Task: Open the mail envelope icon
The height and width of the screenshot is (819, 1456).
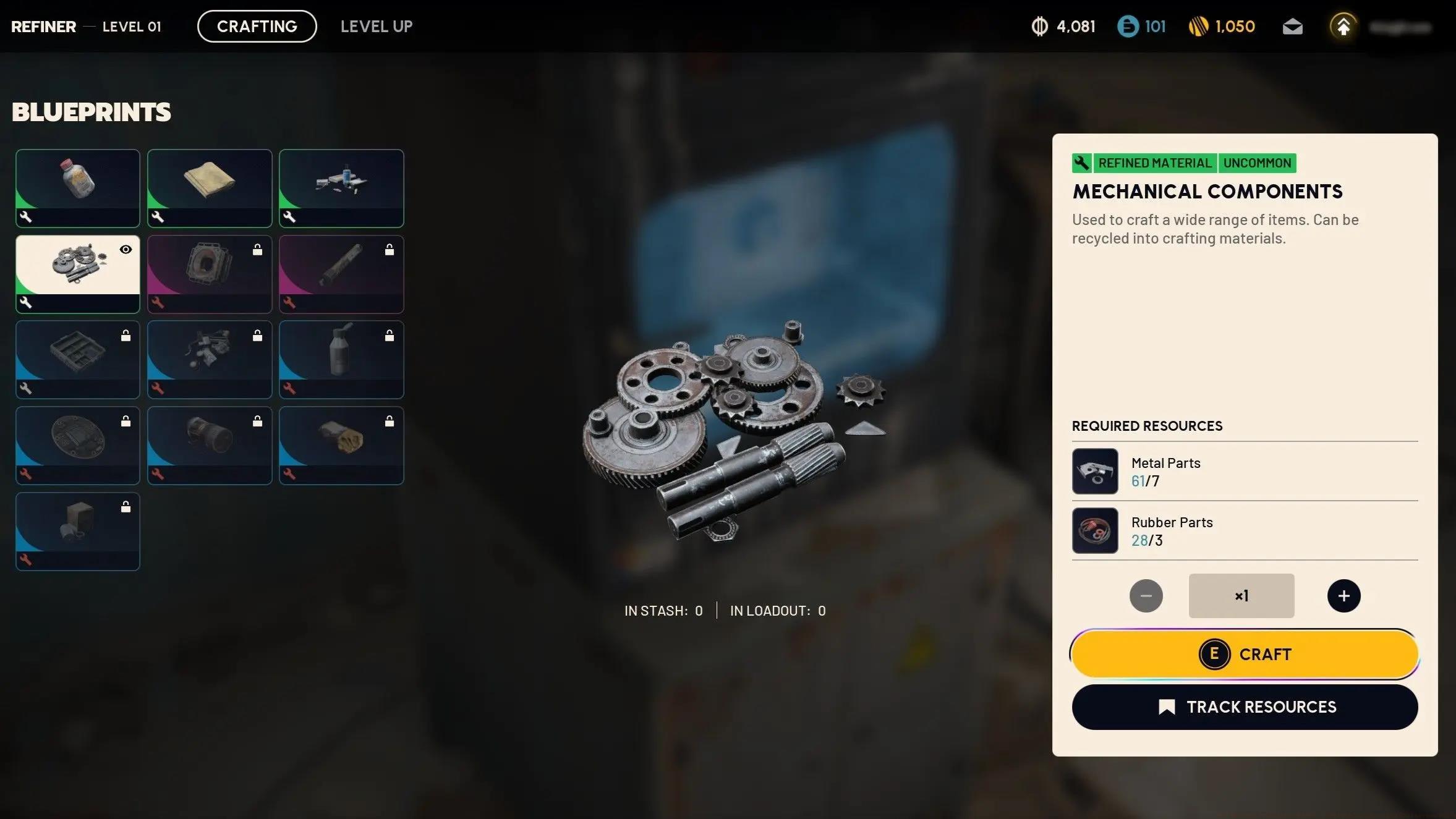Action: click(x=1292, y=27)
